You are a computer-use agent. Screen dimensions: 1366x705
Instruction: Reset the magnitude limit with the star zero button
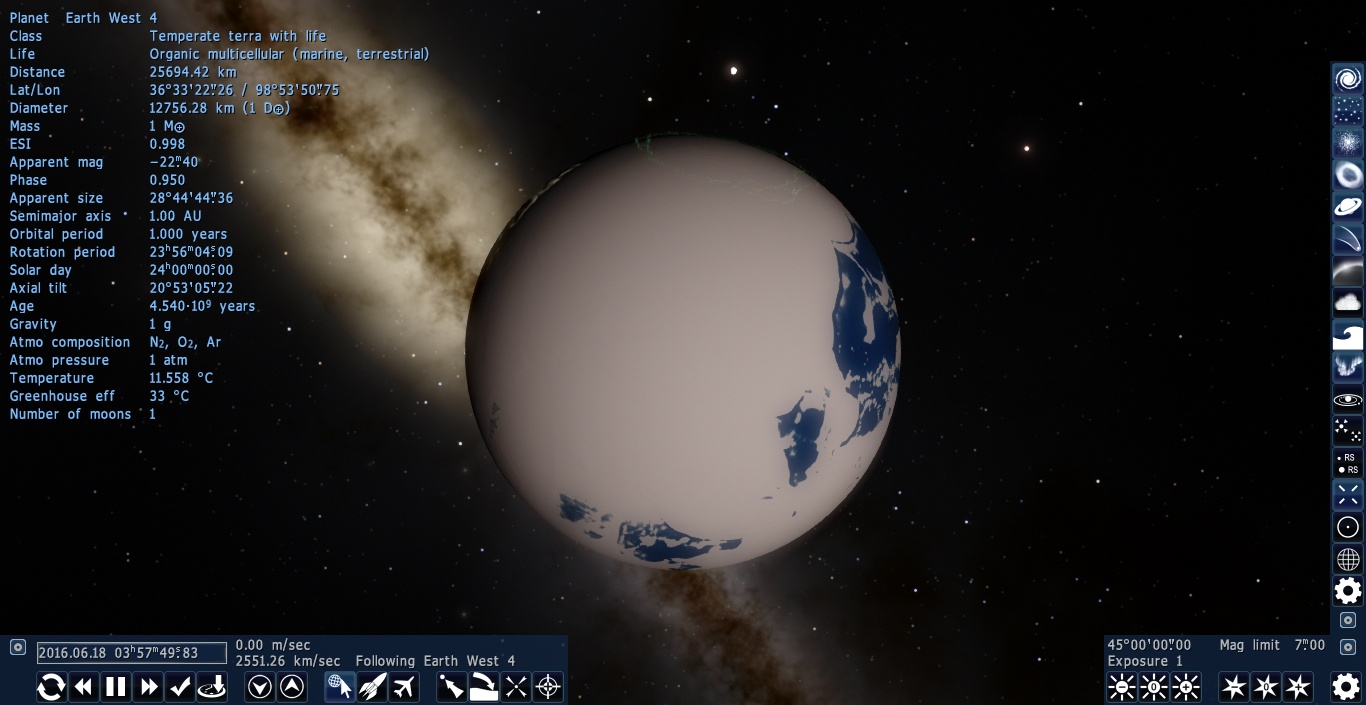tap(1266, 687)
